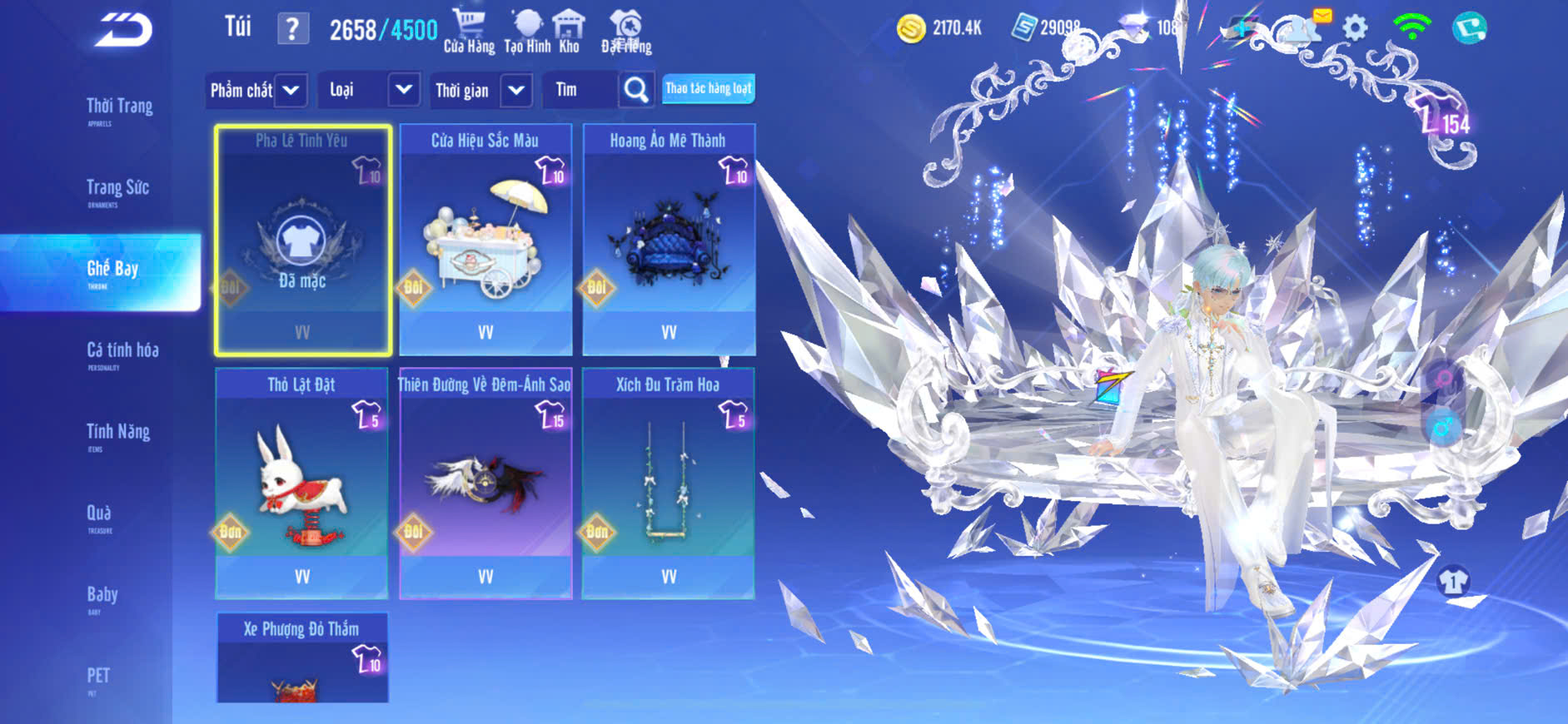Open the settings gear icon
Image resolution: width=1568 pixels, height=724 pixels.
[x=1355, y=28]
